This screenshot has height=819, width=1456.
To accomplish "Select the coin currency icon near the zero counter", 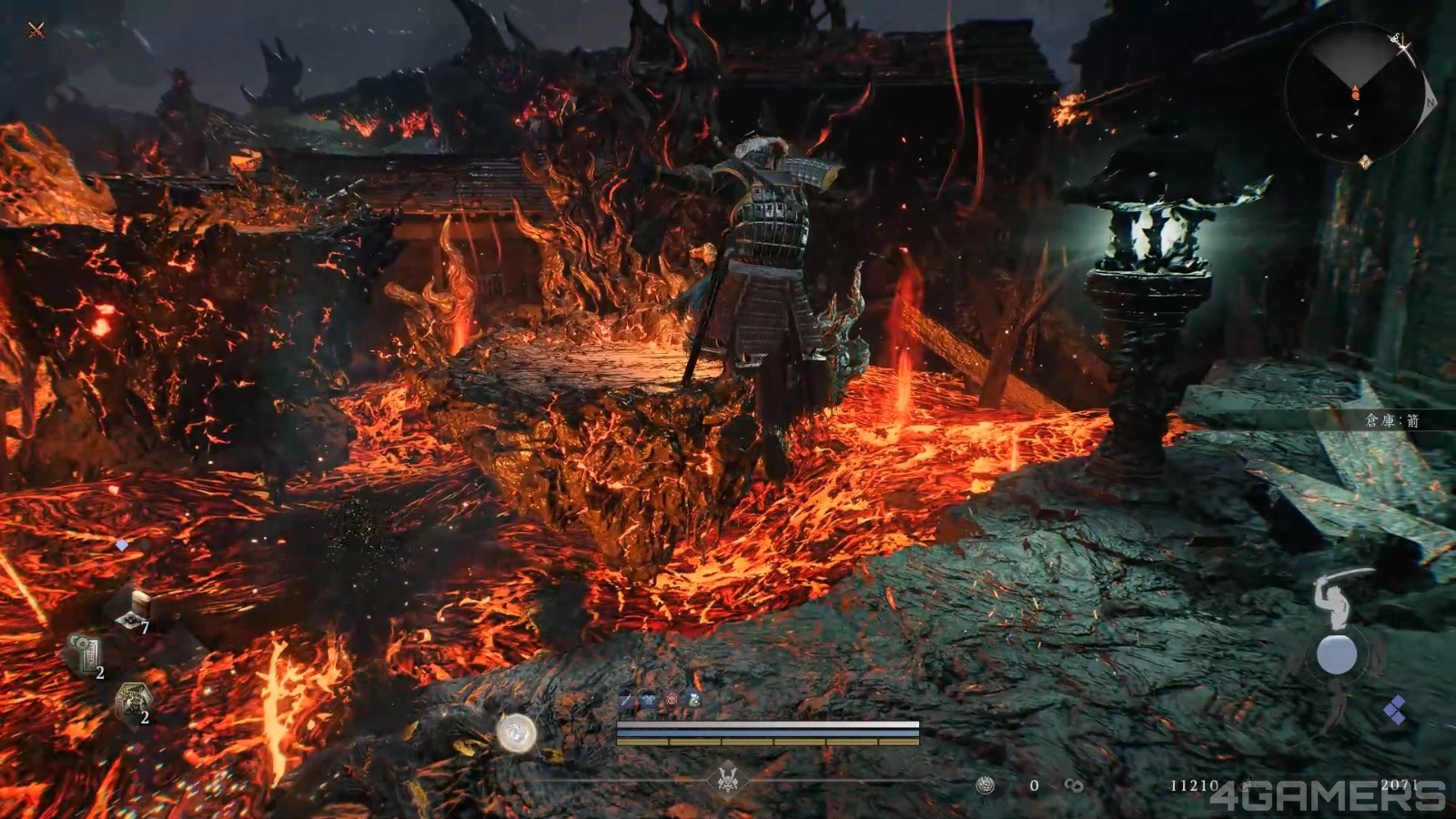I will tap(986, 784).
